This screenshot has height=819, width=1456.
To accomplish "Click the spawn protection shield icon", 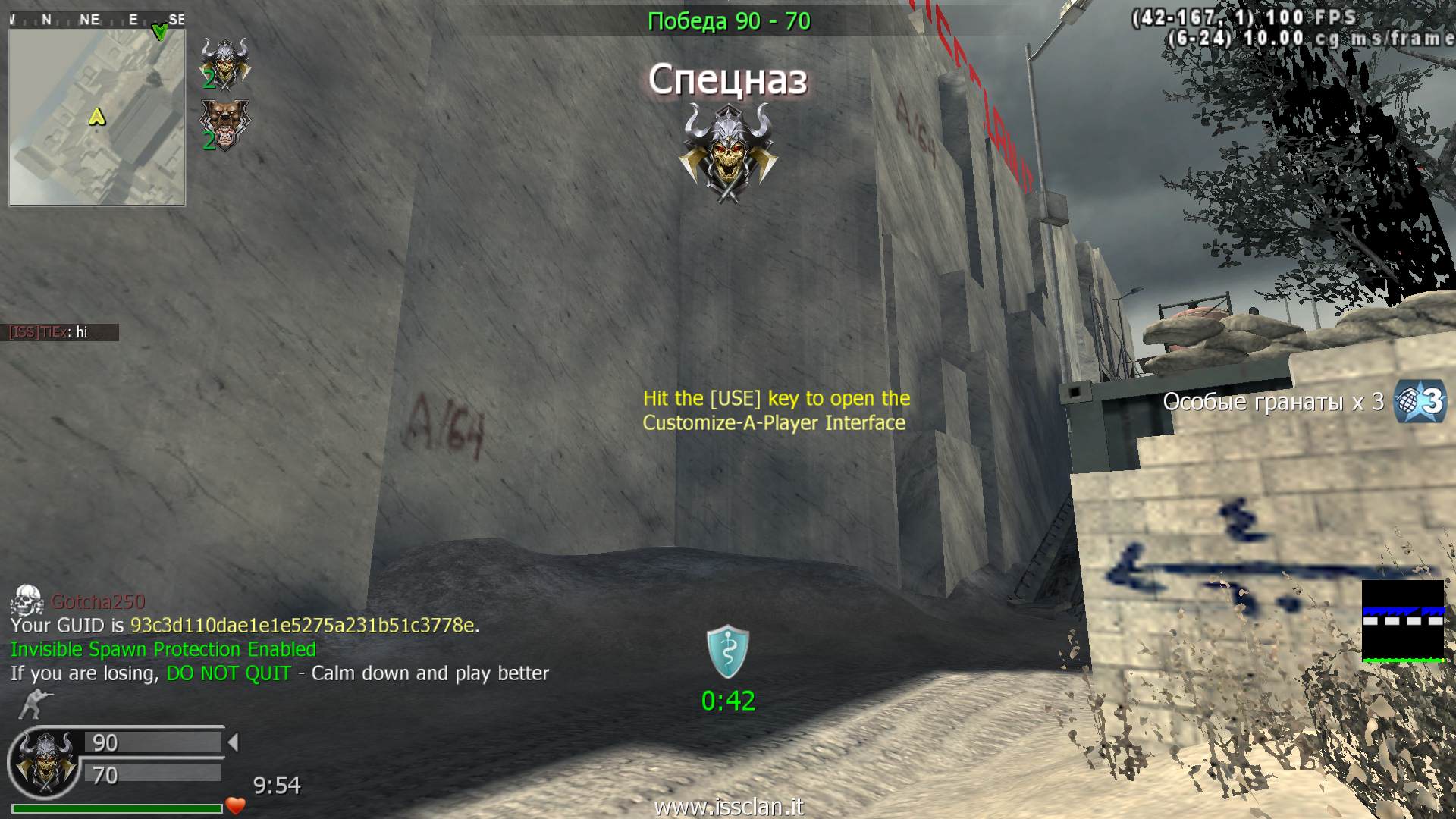I will (728, 651).
